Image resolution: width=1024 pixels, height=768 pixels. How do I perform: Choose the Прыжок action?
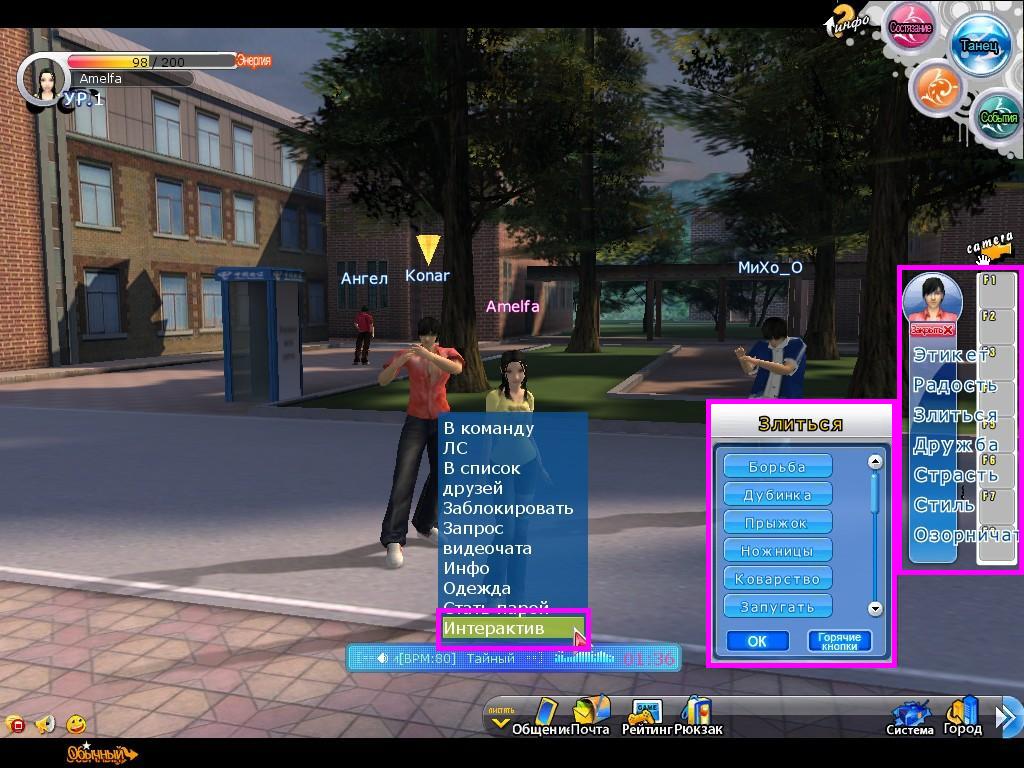click(778, 523)
